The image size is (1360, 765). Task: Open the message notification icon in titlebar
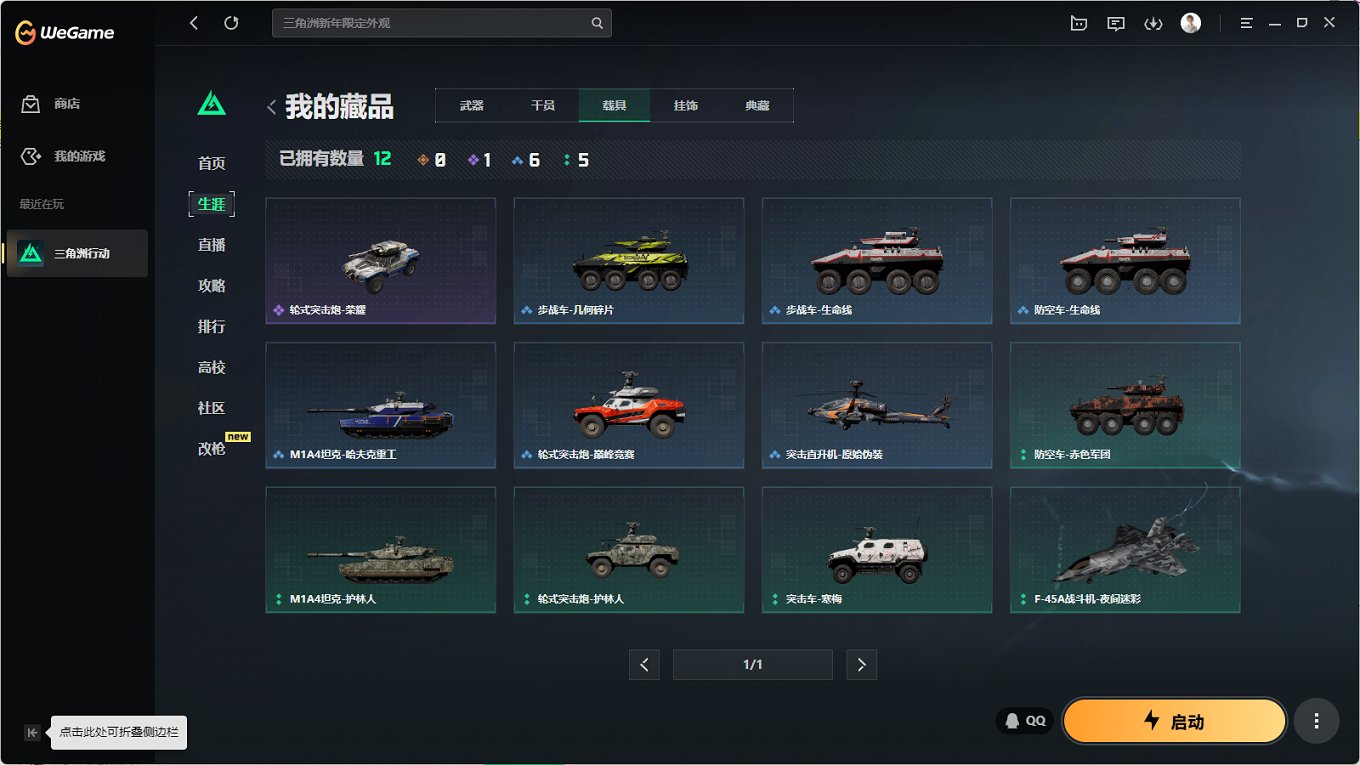(1115, 22)
